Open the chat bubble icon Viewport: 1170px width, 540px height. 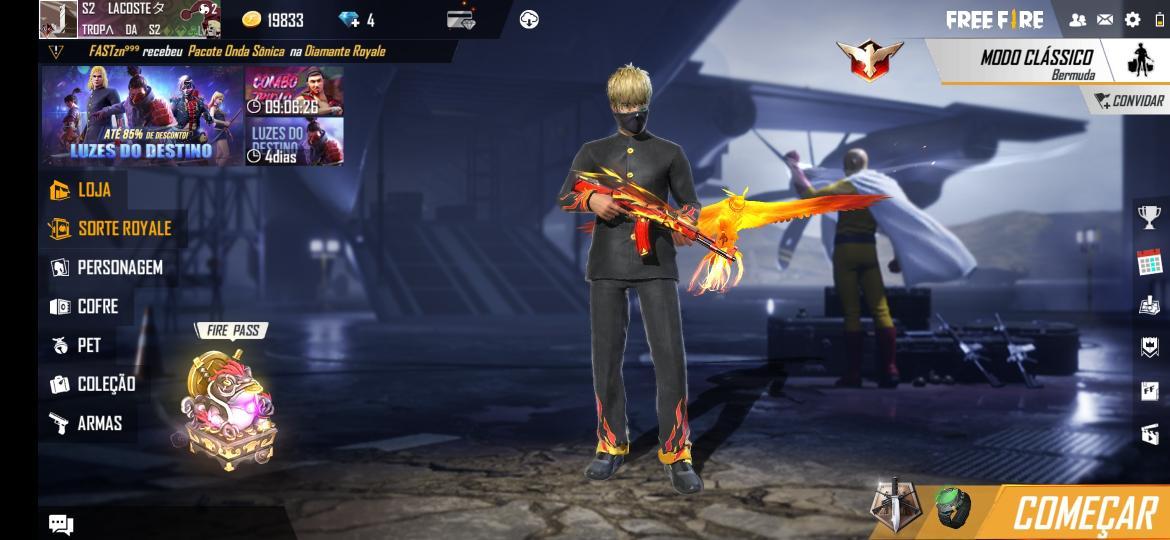(x=61, y=524)
